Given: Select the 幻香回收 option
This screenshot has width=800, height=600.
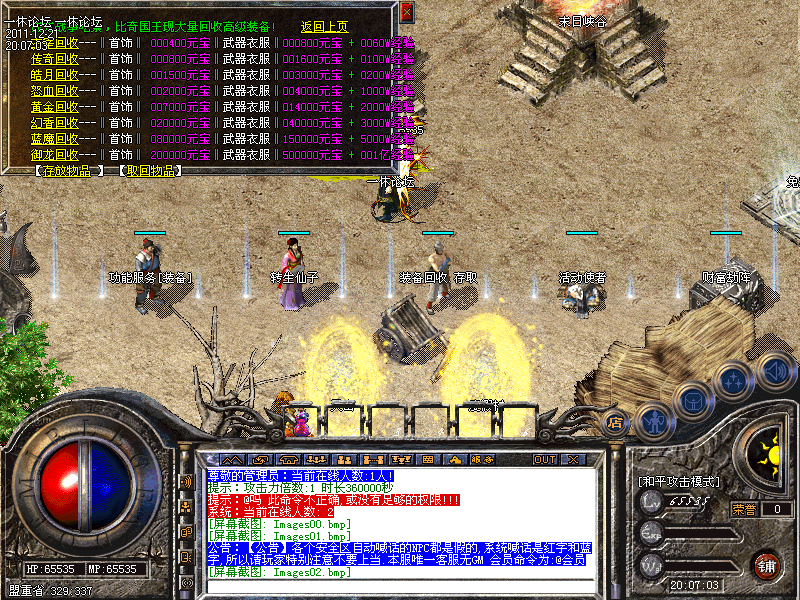Looking at the screenshot, I should tap(55, 123).
